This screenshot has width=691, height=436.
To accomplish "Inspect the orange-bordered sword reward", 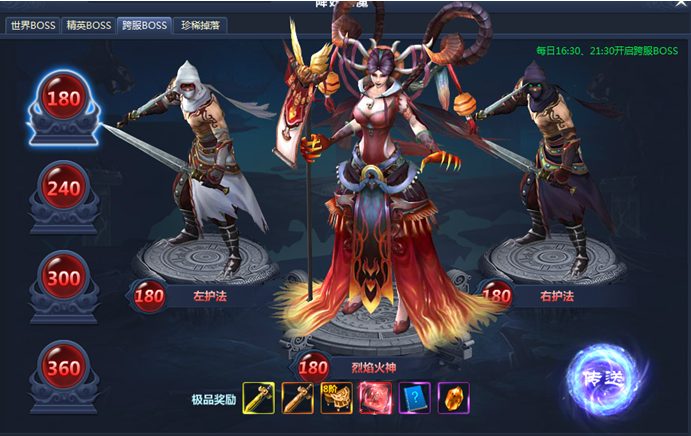I will (298, 398).
